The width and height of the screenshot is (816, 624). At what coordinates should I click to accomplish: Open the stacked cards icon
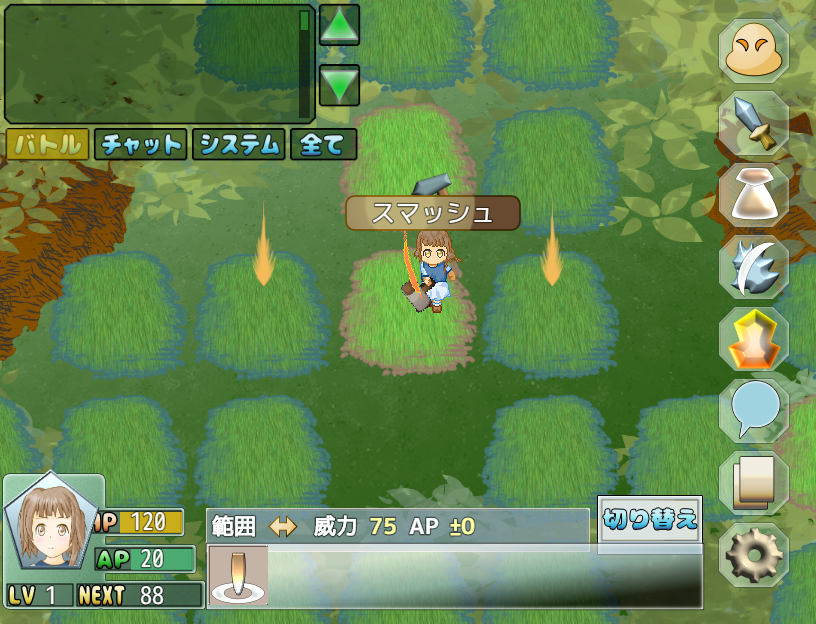pos(754,483)
